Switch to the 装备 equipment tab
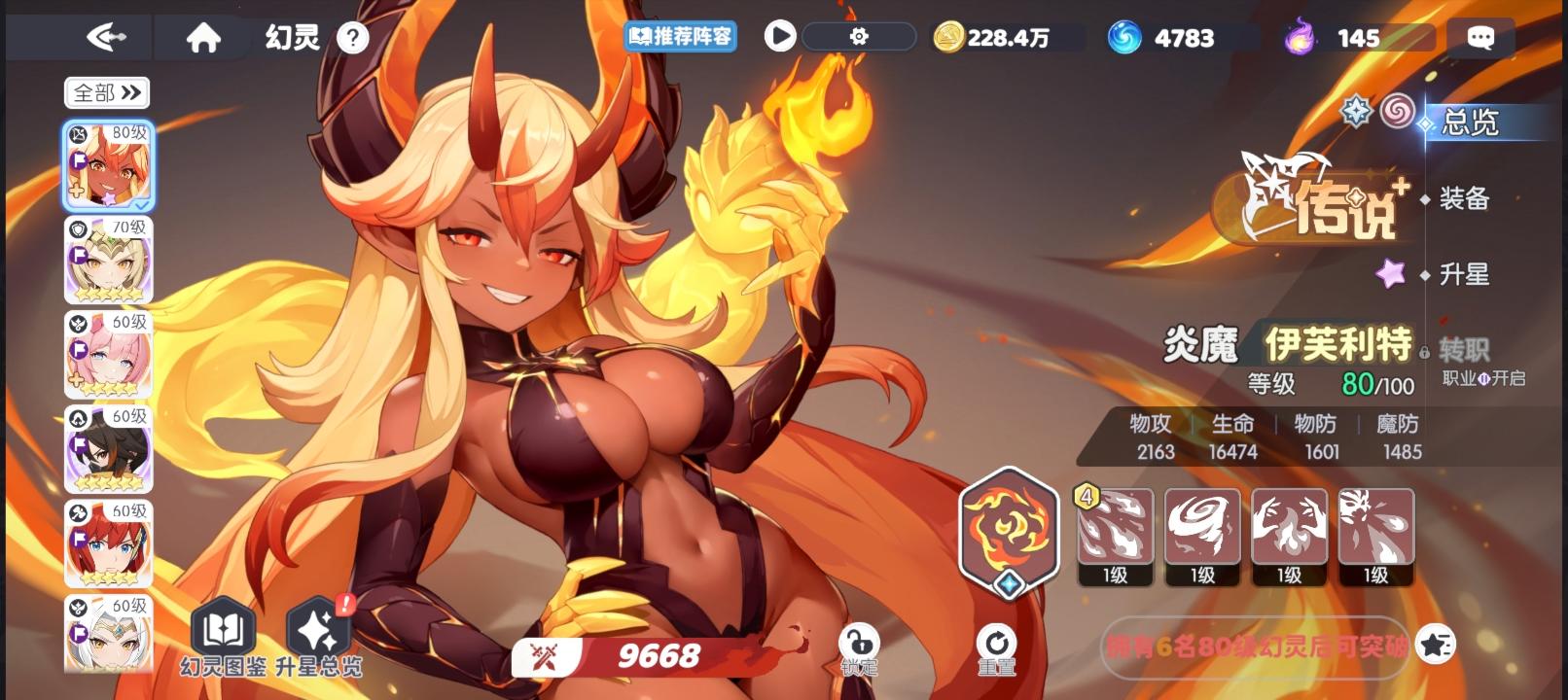 tap(1463, 199)
